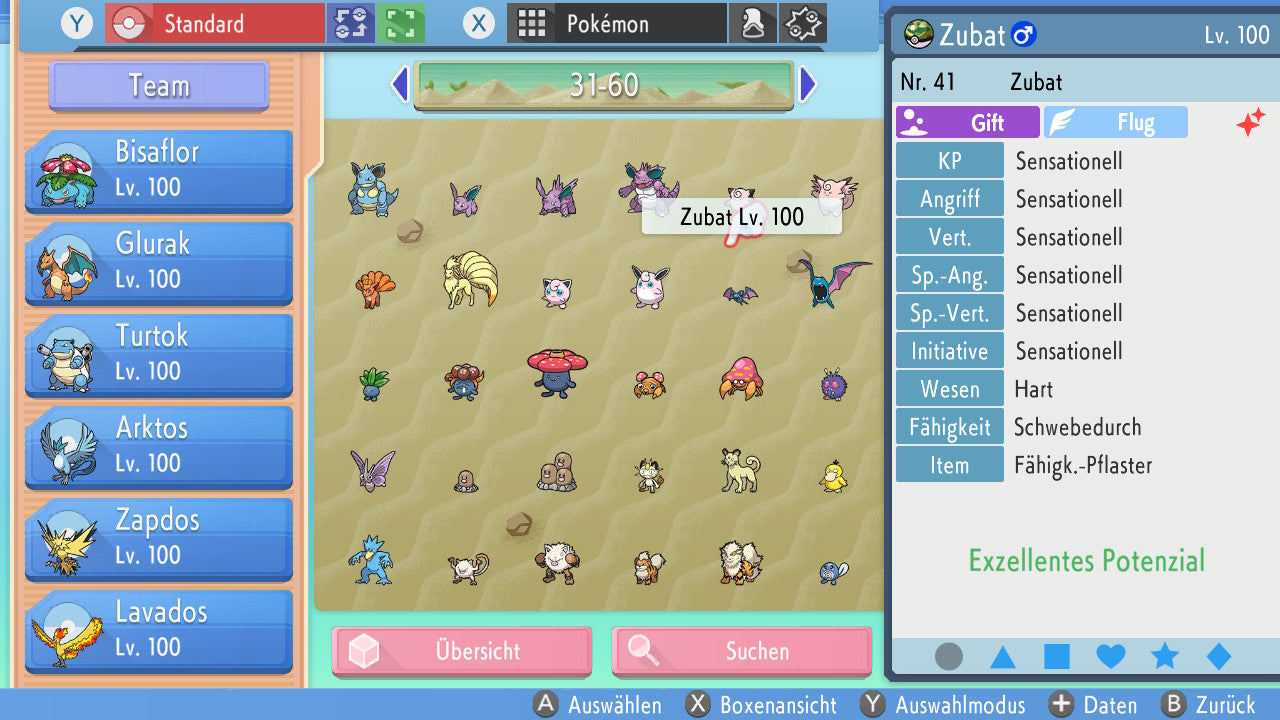Toggle the gray circle marking for Zubat
The image size is (1280, 720).
(x=948, y=657)
